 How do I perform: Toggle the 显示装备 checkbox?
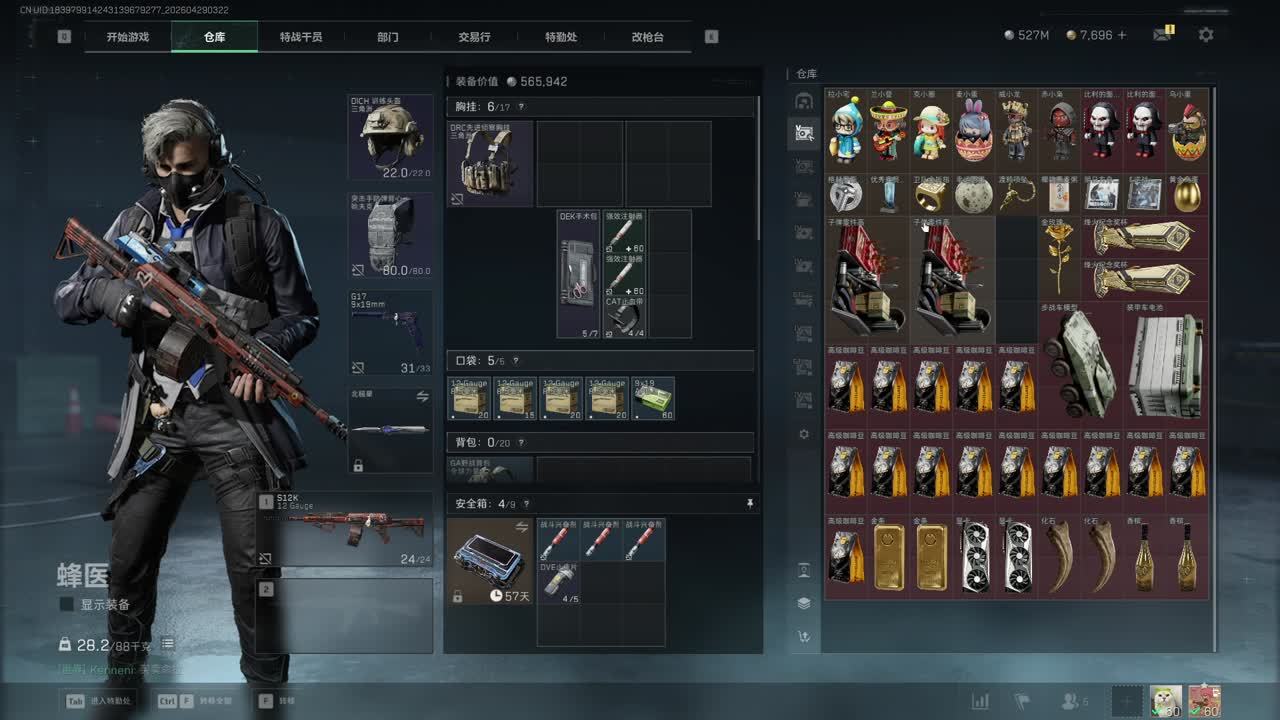(67, 604)
